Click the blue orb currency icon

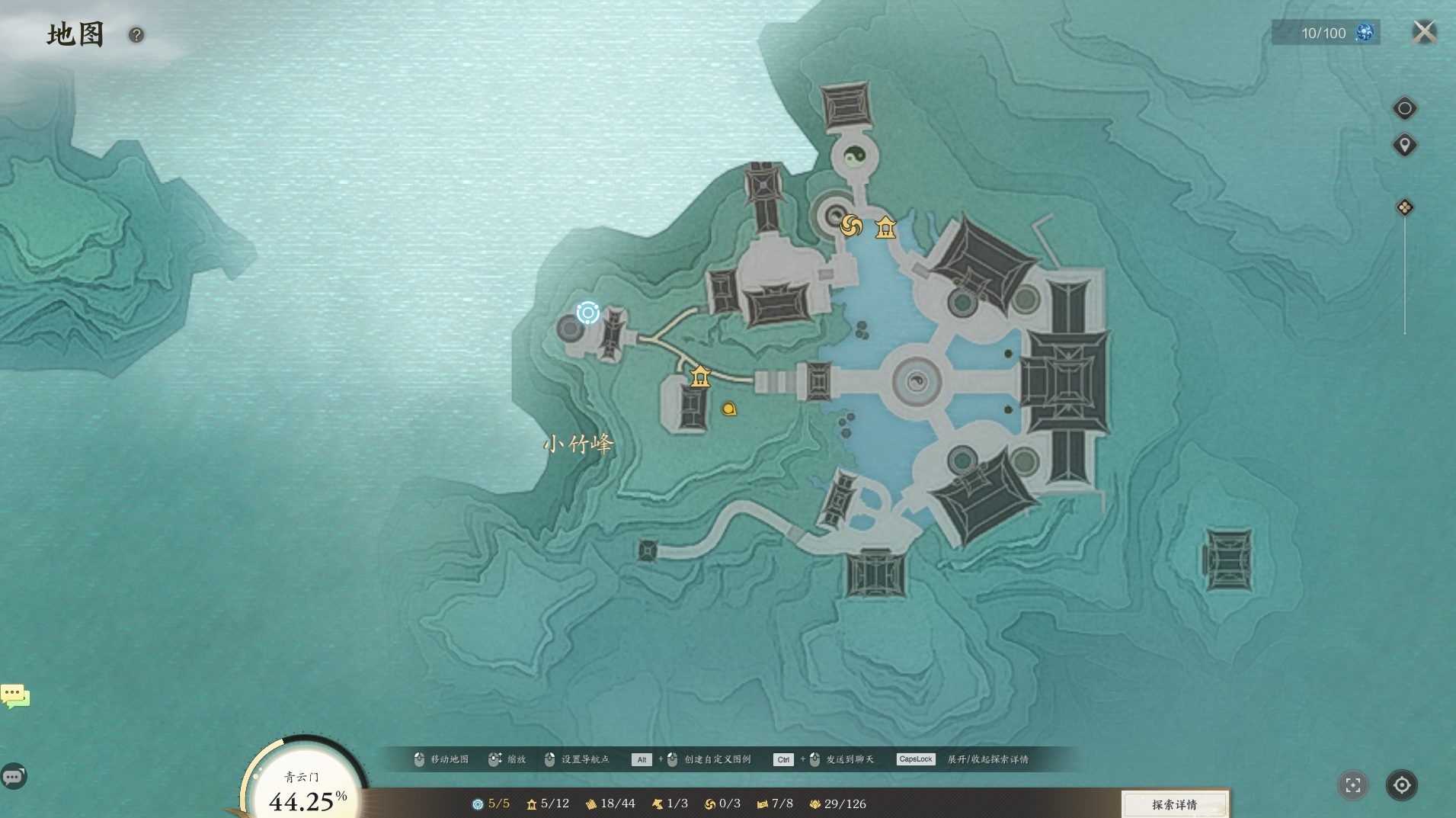[1365, 33]
